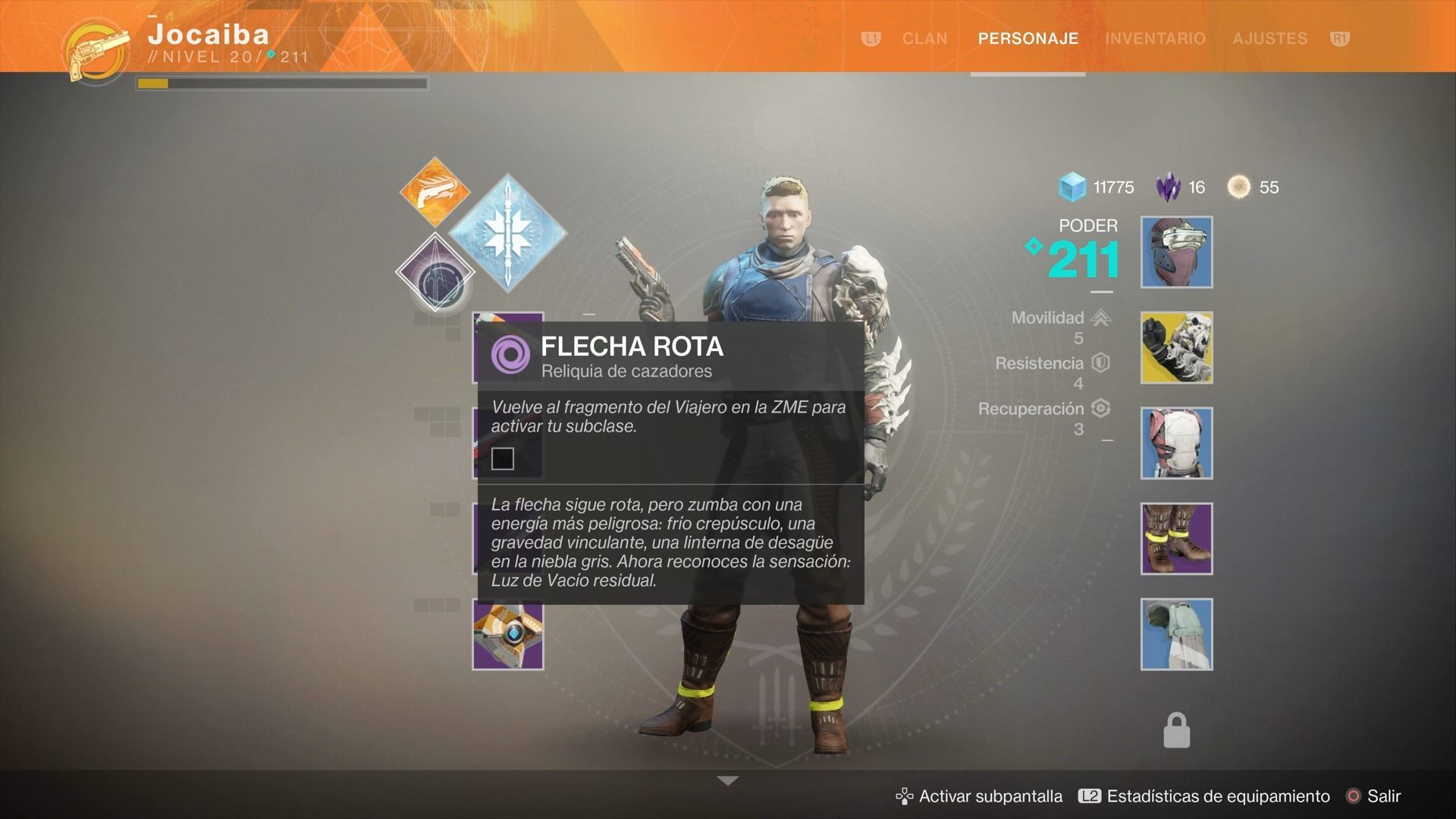
Task: Click the down arrow at screen bottom
Action: [x=727, y=780]
